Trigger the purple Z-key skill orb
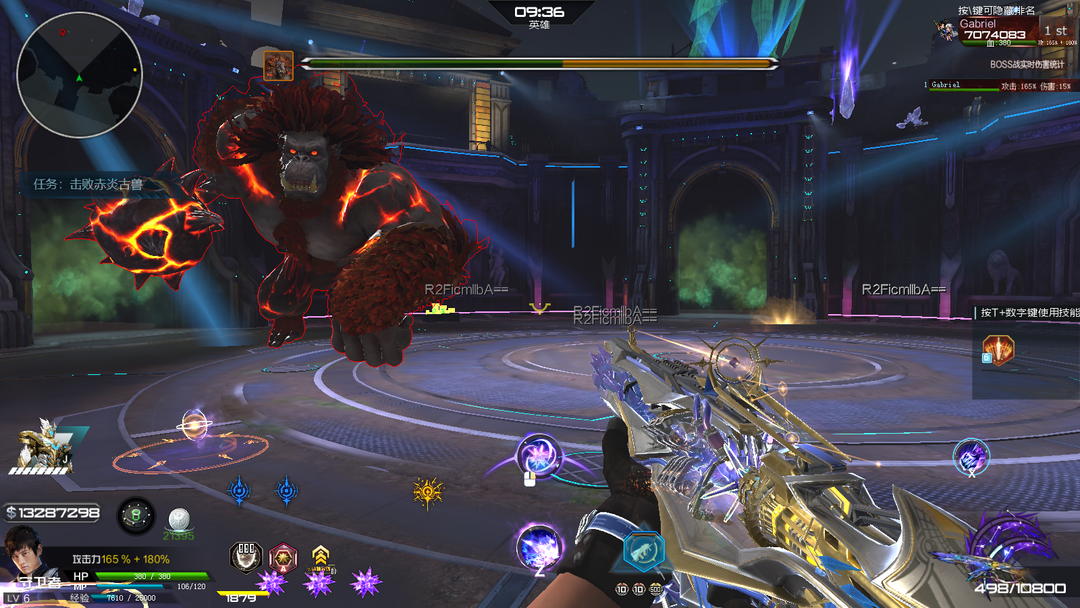 [x=539, y=546]
